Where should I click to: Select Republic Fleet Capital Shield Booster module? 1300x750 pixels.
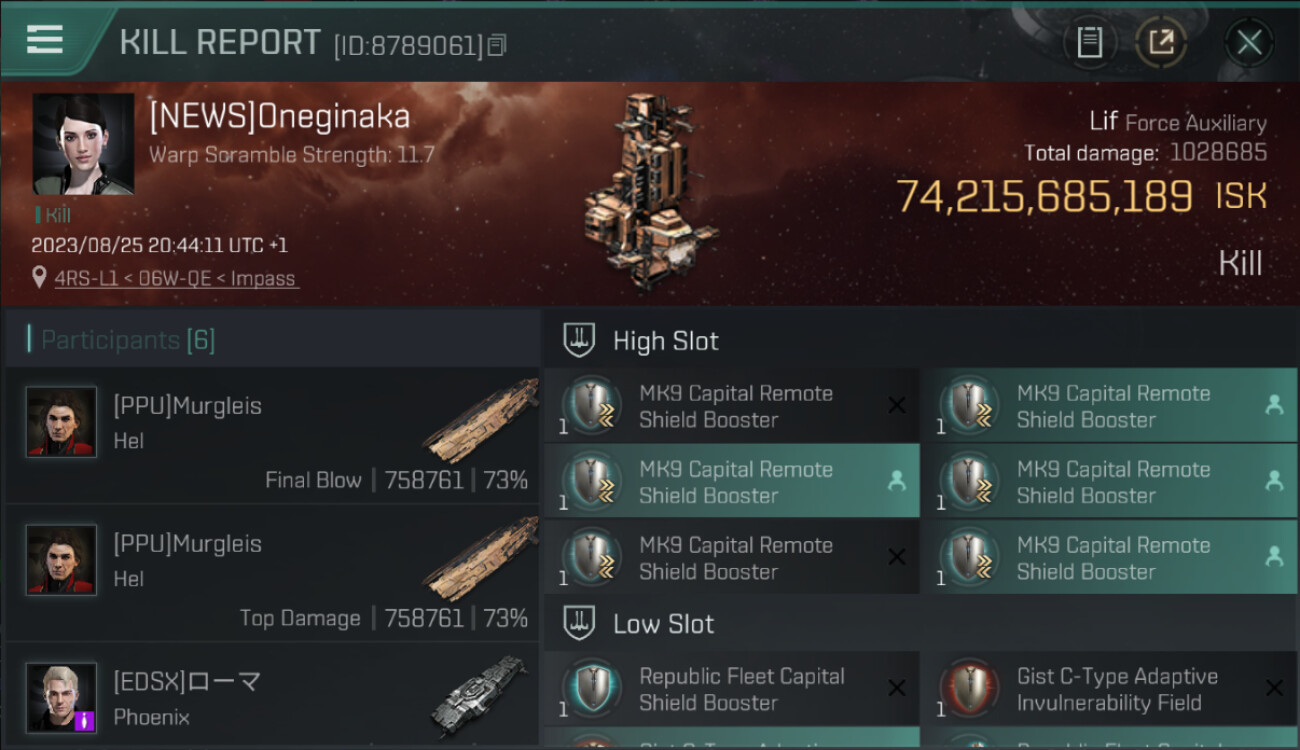click(x=731, y=689)
